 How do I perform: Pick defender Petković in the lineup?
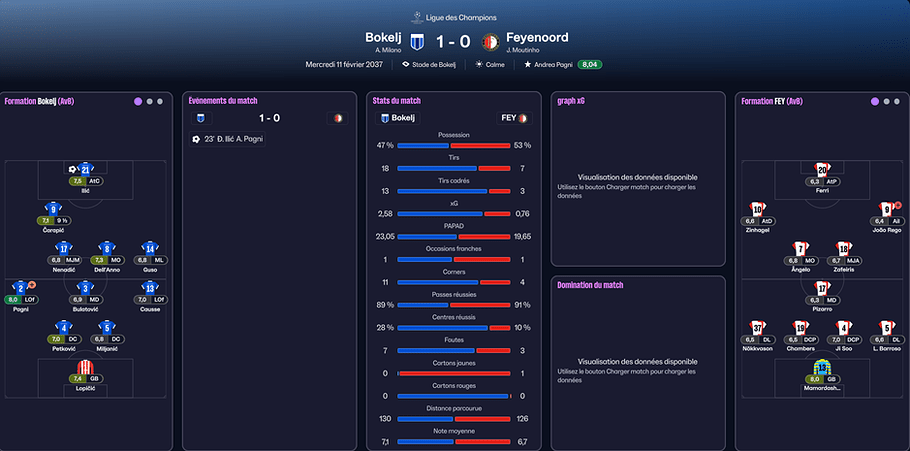64,329
